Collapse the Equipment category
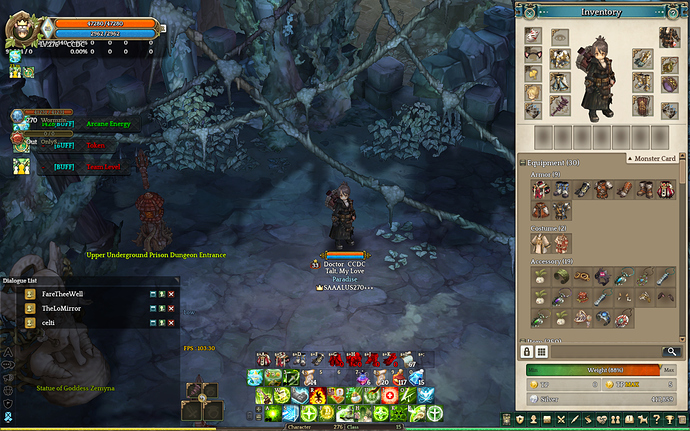690x431 pixels. pos(524,162)
